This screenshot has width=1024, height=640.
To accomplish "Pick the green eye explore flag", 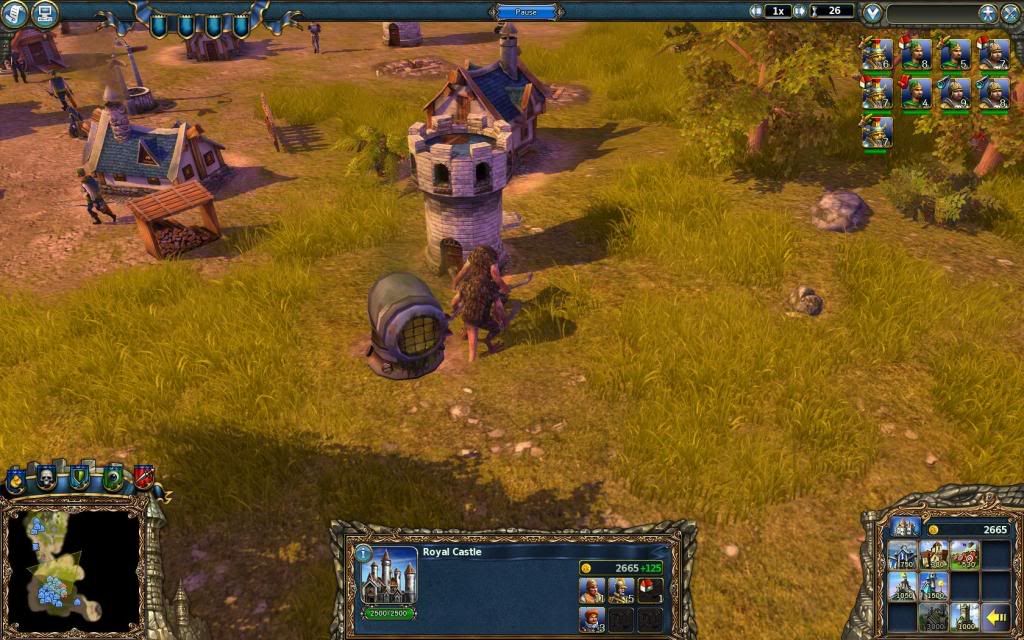I will pyautogui.click(x=112, y=479).
